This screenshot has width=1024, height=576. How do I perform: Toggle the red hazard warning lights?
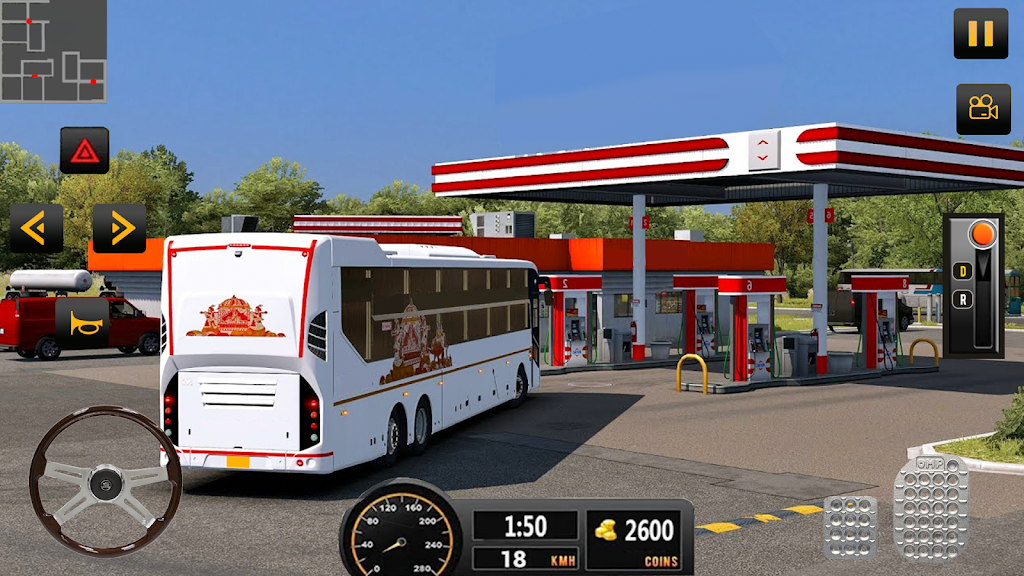84,151
